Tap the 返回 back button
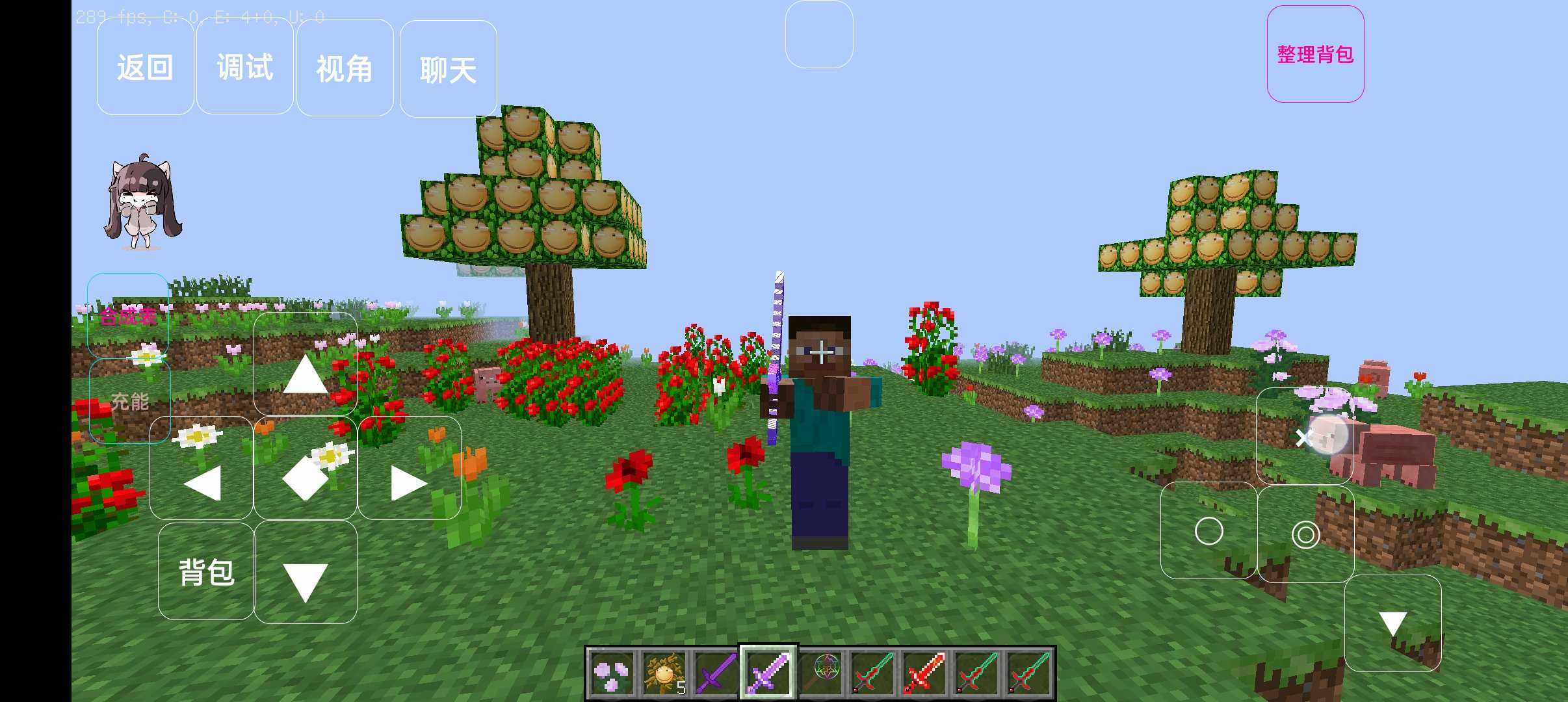The height and width of the screenshot is (702, 1568). (145, 68)
